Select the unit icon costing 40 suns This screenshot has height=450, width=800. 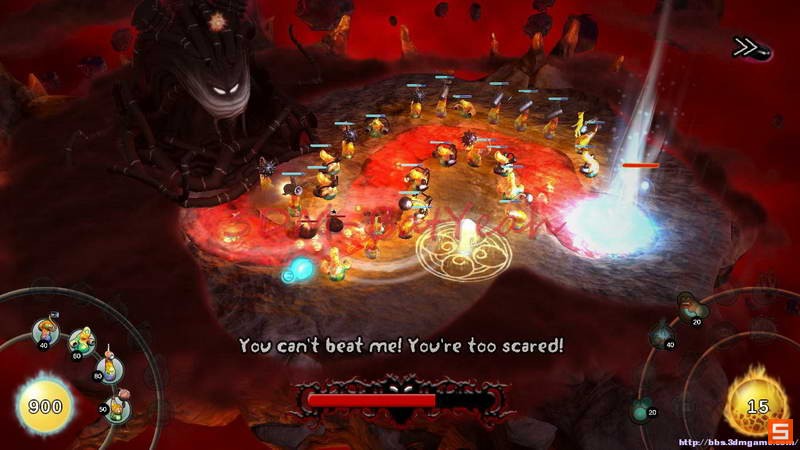pos(44,330)
